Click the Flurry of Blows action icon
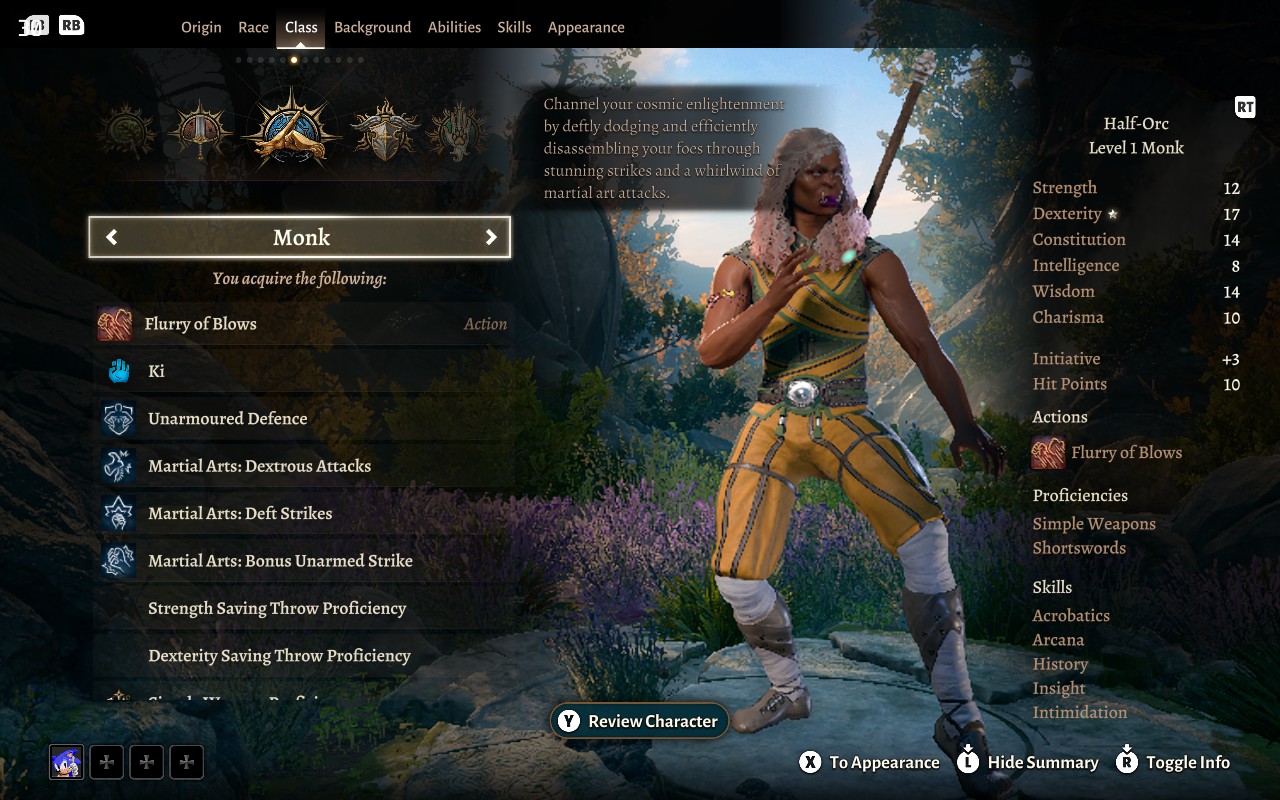The image size is (1280, 800). (x=116, y=323)
